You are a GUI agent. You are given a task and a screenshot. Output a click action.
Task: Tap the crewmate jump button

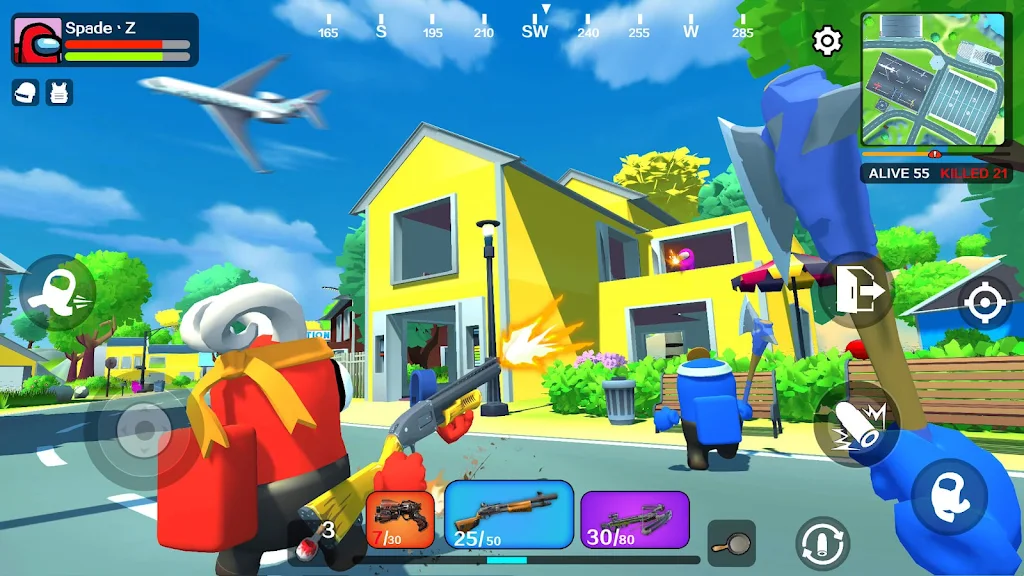click(949, 497)
